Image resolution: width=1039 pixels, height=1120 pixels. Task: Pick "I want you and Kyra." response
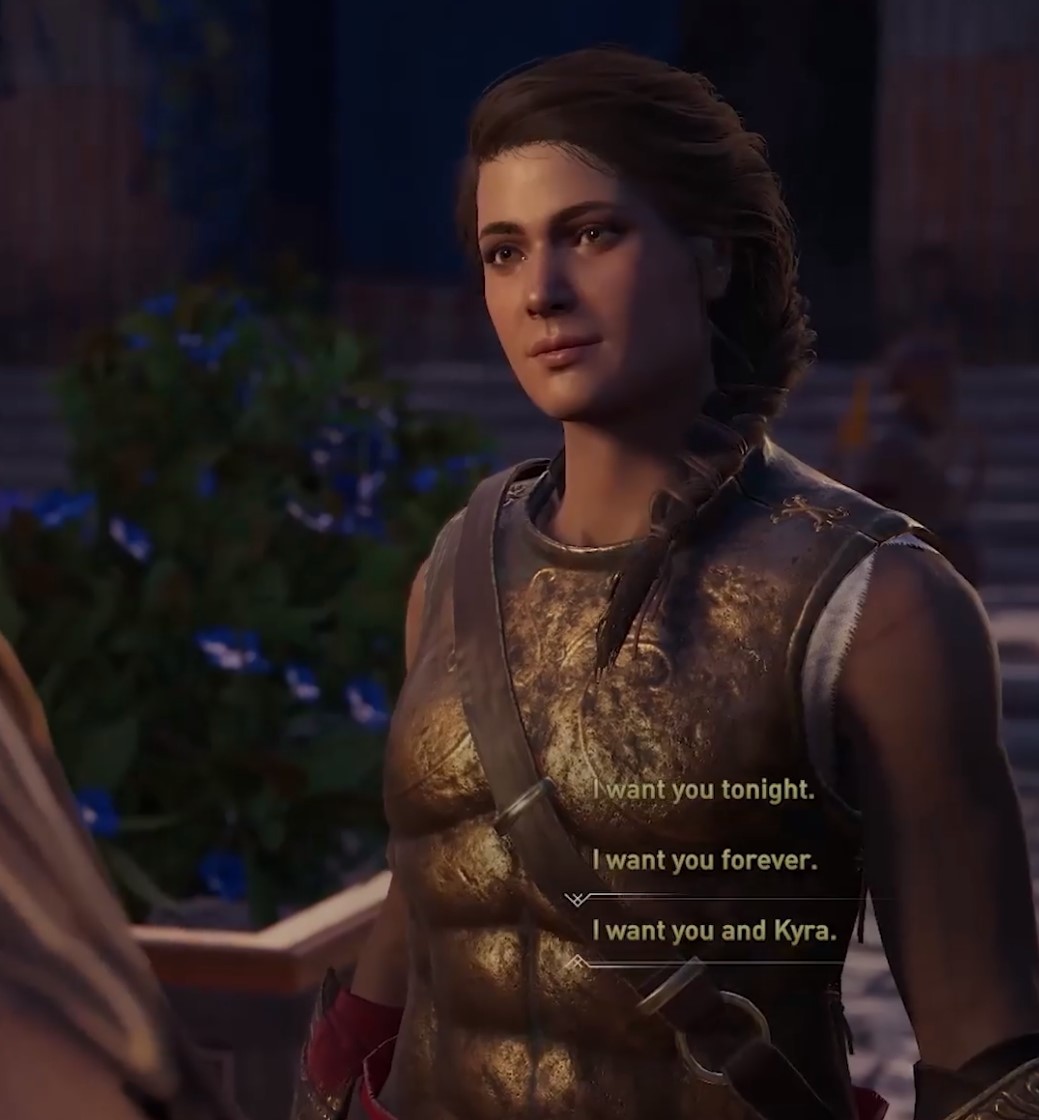tap(714, 931)
